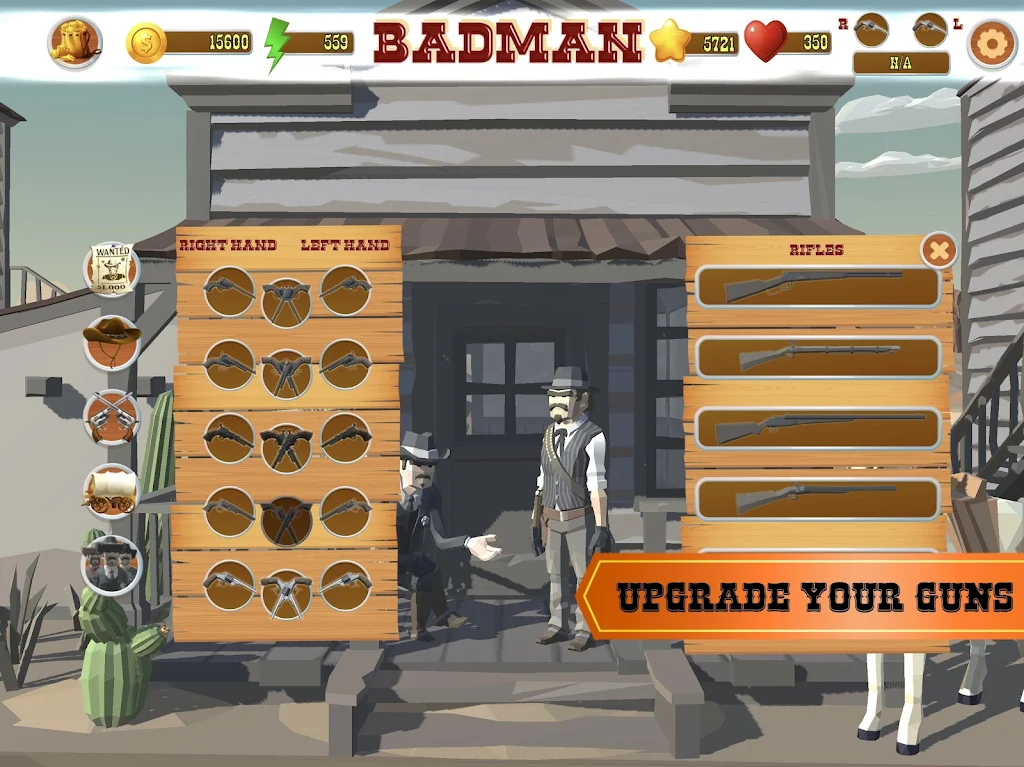
Task: Open the crossed rifles sidebar category
Action: (111, 416)
